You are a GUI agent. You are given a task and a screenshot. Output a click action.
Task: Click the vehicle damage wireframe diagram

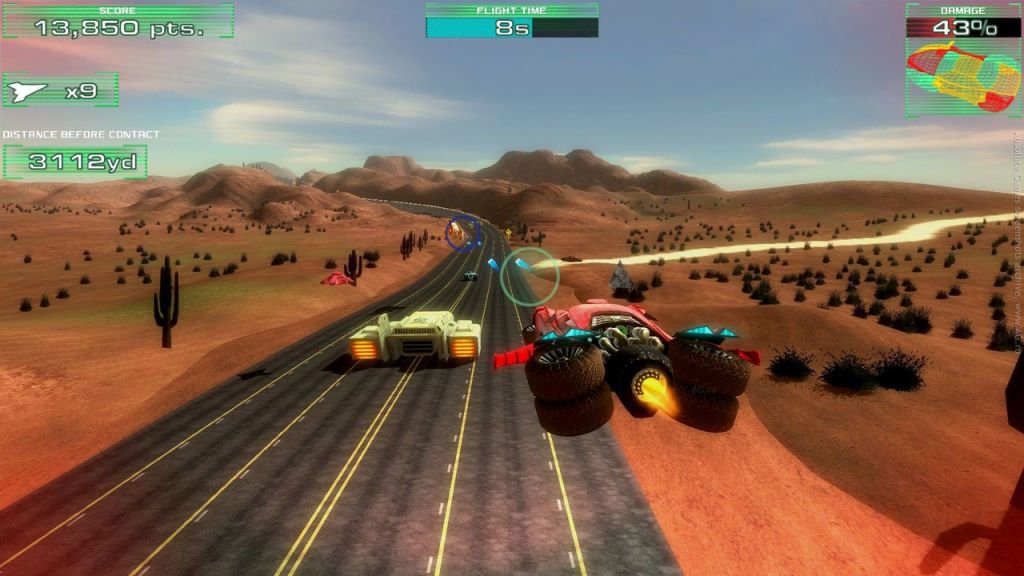[x=963, y=76]
